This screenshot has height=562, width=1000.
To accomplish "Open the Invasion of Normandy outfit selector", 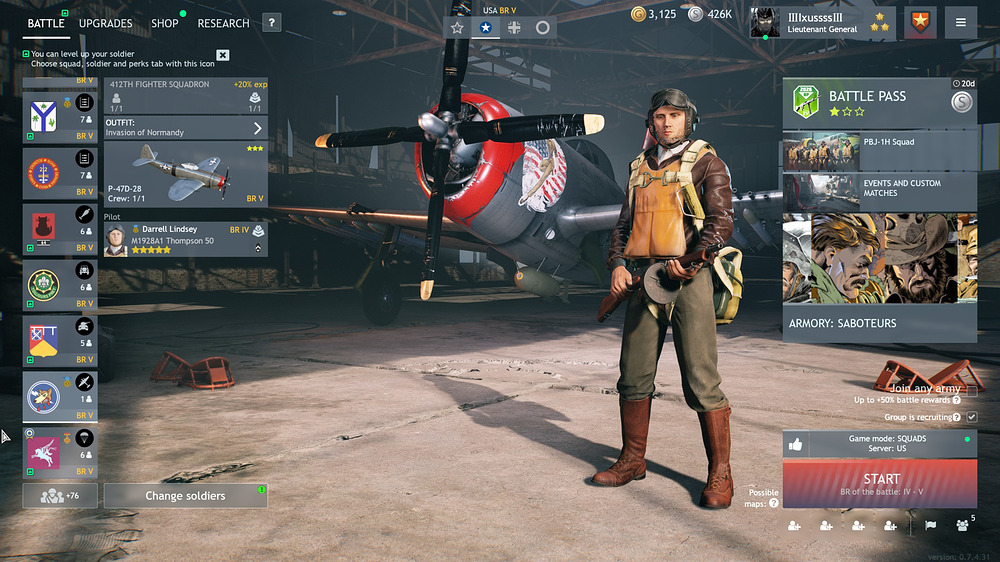I will [185, 128].
